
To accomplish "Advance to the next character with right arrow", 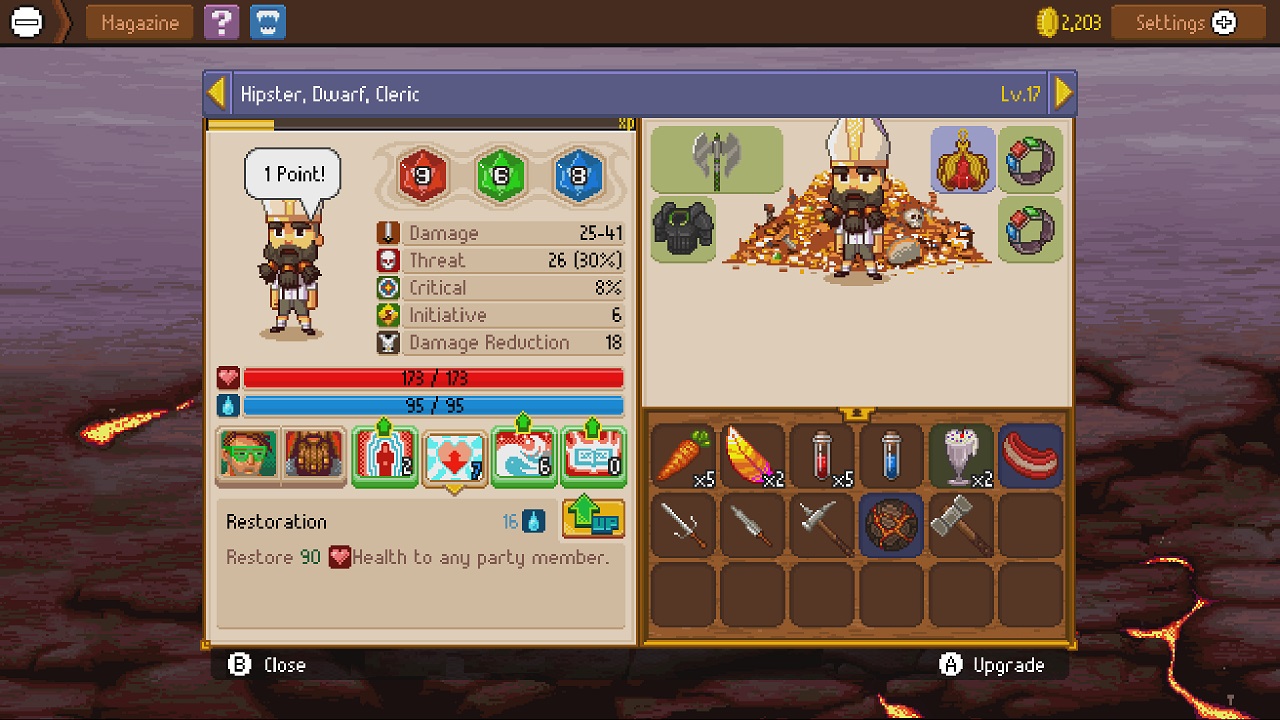I will 1063,91.
